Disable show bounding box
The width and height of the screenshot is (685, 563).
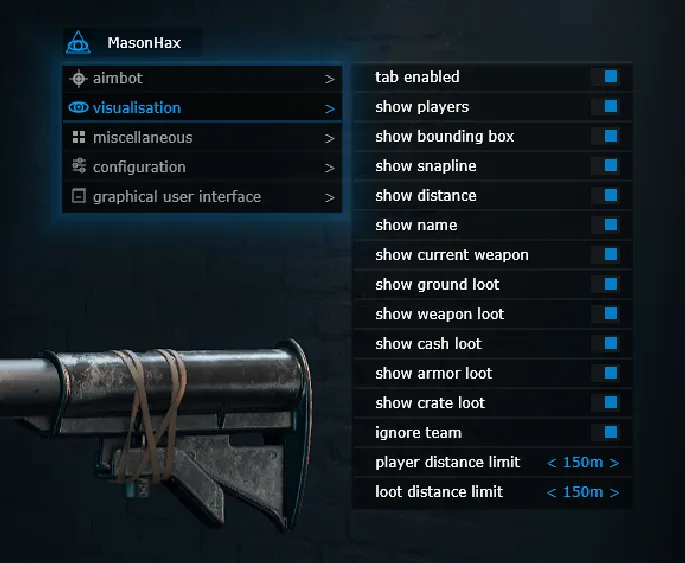pyautogui.click(x=611, y=136)
